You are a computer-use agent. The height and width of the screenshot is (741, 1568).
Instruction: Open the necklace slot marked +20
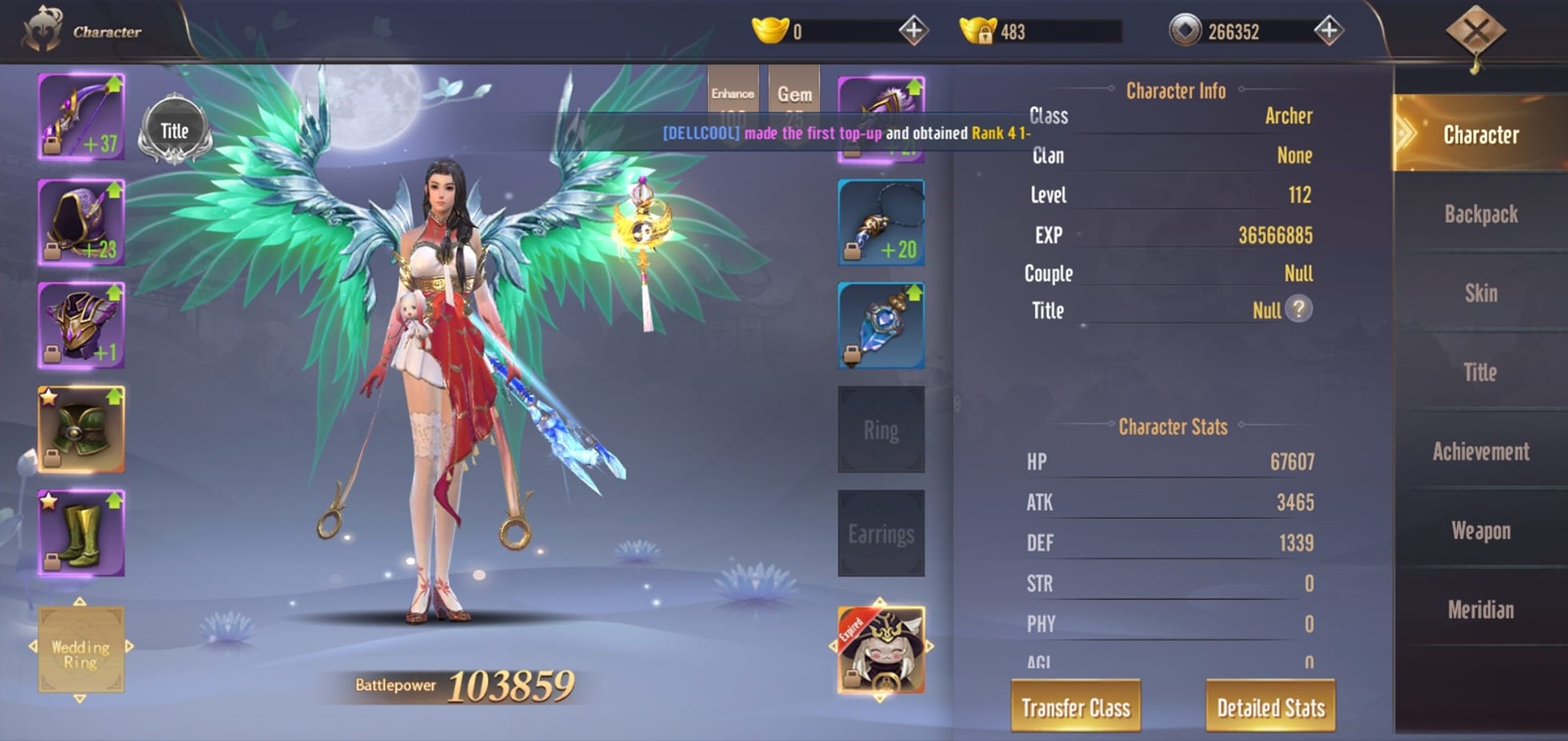pyautogui.click(x=881, y=223)
